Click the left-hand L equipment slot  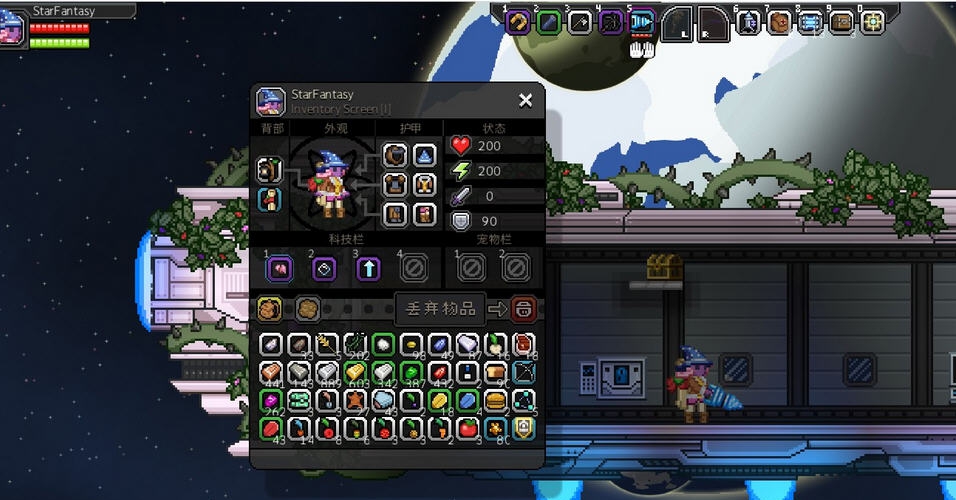click(x=677, y=22)
